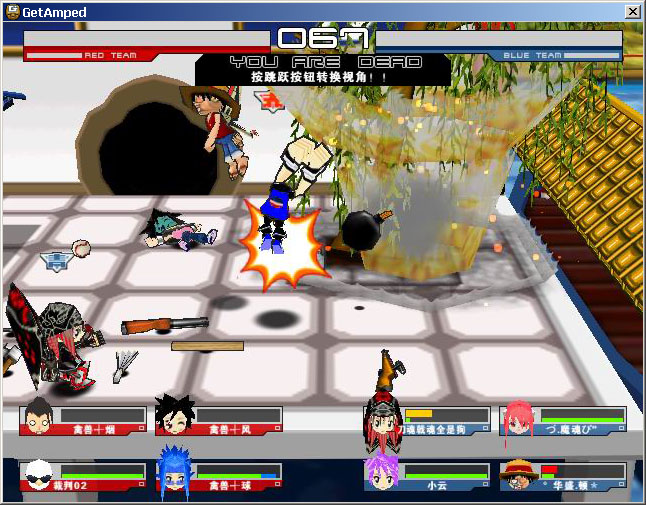This screenshot has width=646, height=505.
Task: Select the pink-haired づ.魔魂び player panel
Action: 564,420
